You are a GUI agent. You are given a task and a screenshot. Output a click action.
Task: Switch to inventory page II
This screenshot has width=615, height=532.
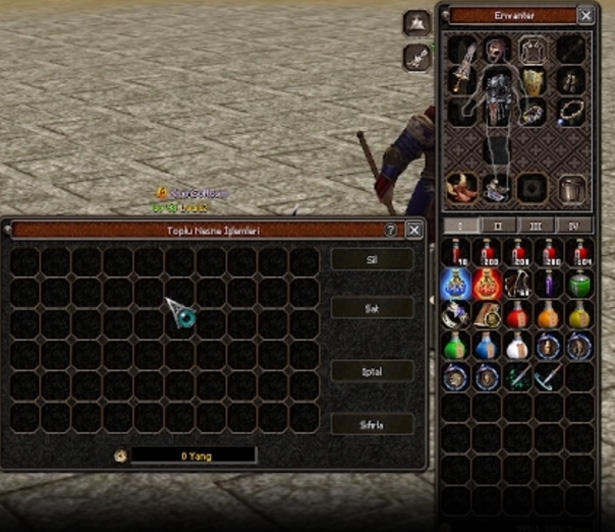[x=499, y=226]
